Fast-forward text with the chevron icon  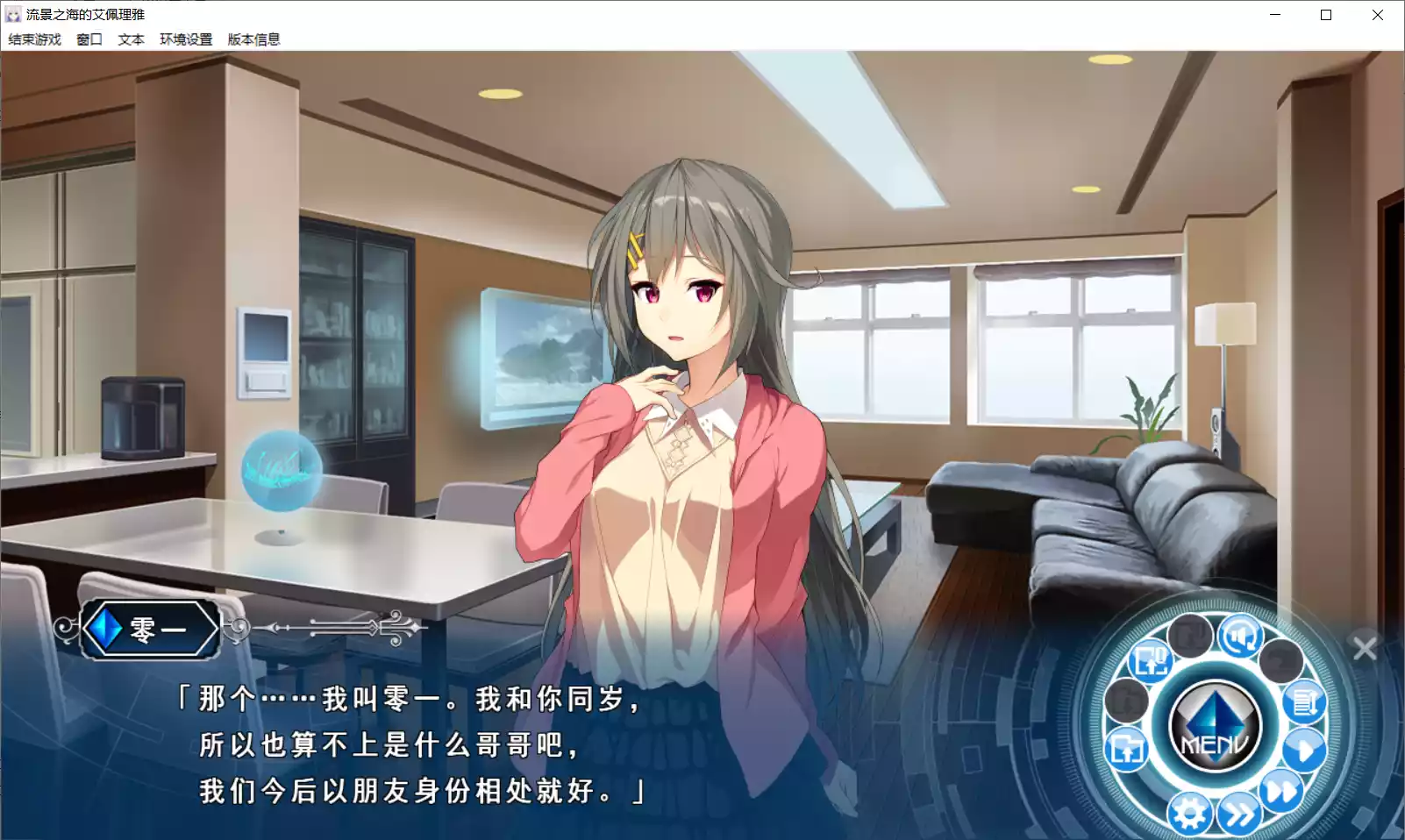click(1239, 812)
